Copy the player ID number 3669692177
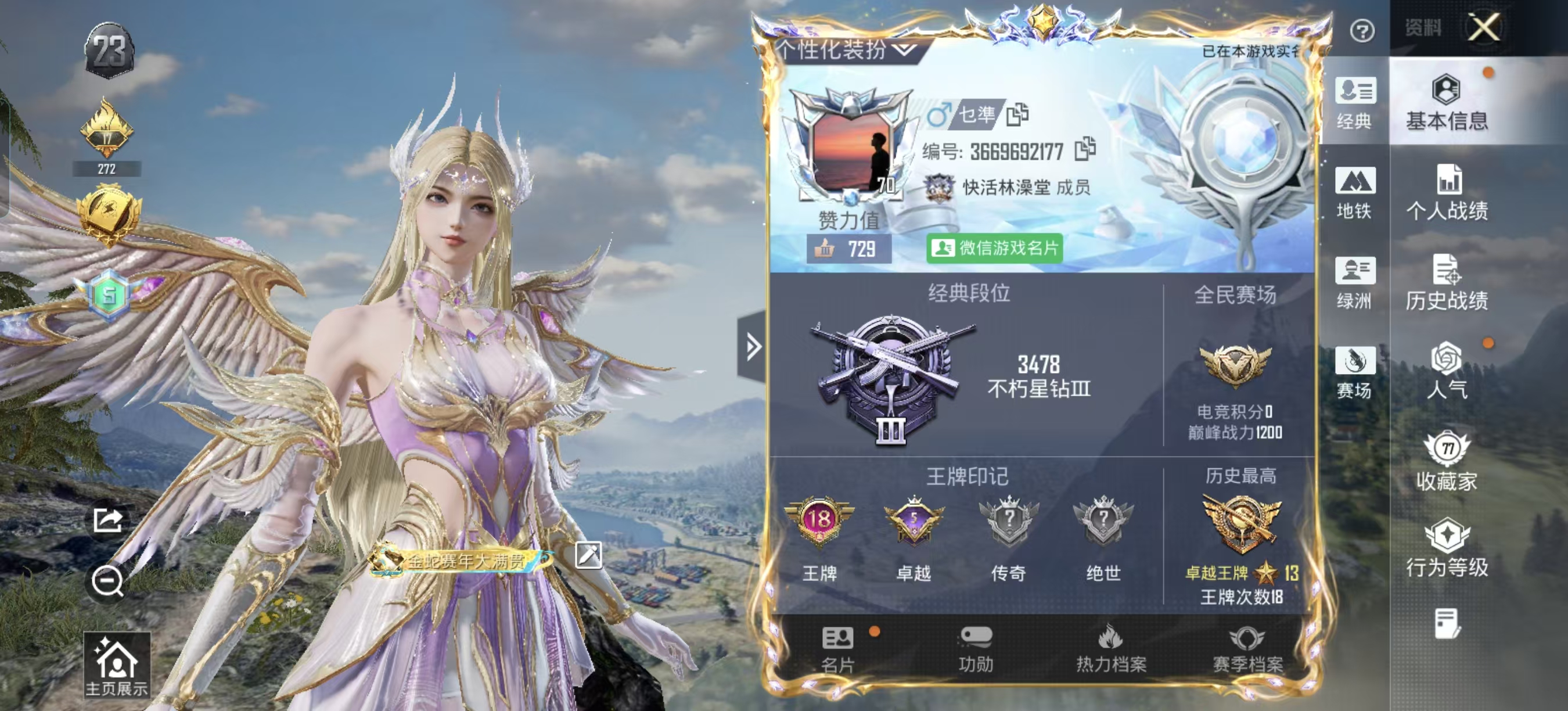Screen dimensions: 1568x711 (1085, 149)
